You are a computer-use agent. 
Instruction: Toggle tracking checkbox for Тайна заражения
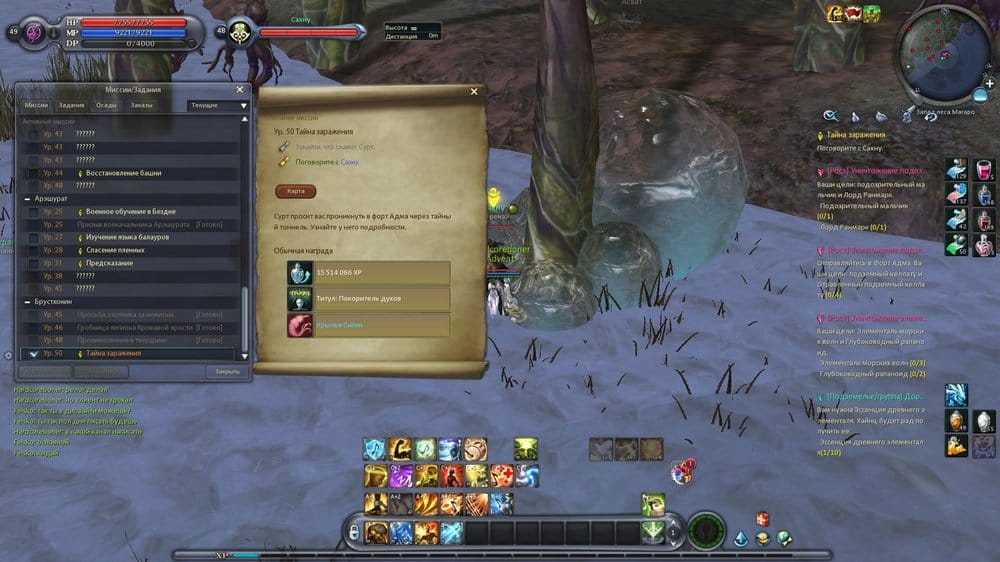point(33,354)
